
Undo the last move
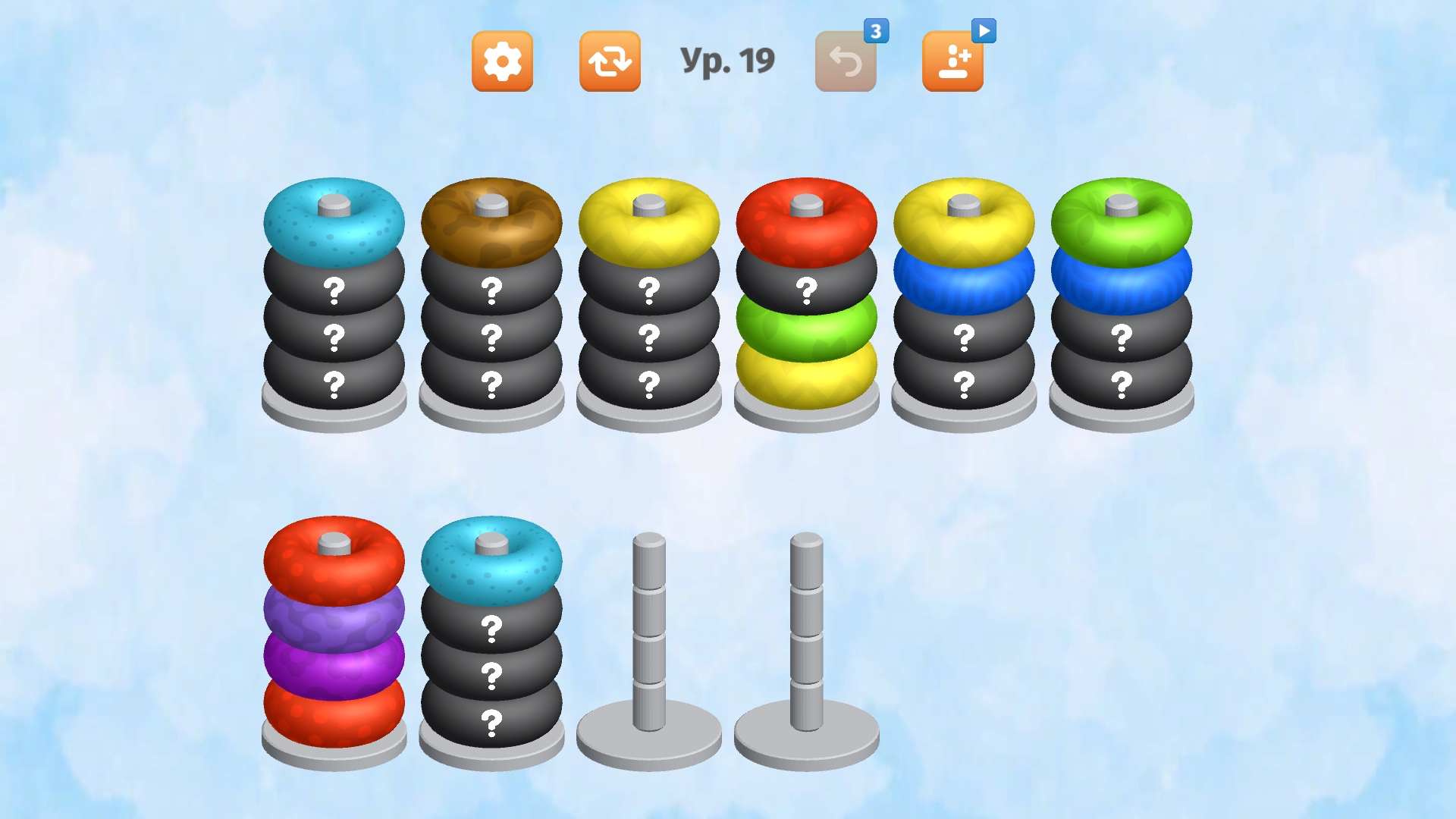[x=845, y=61]
